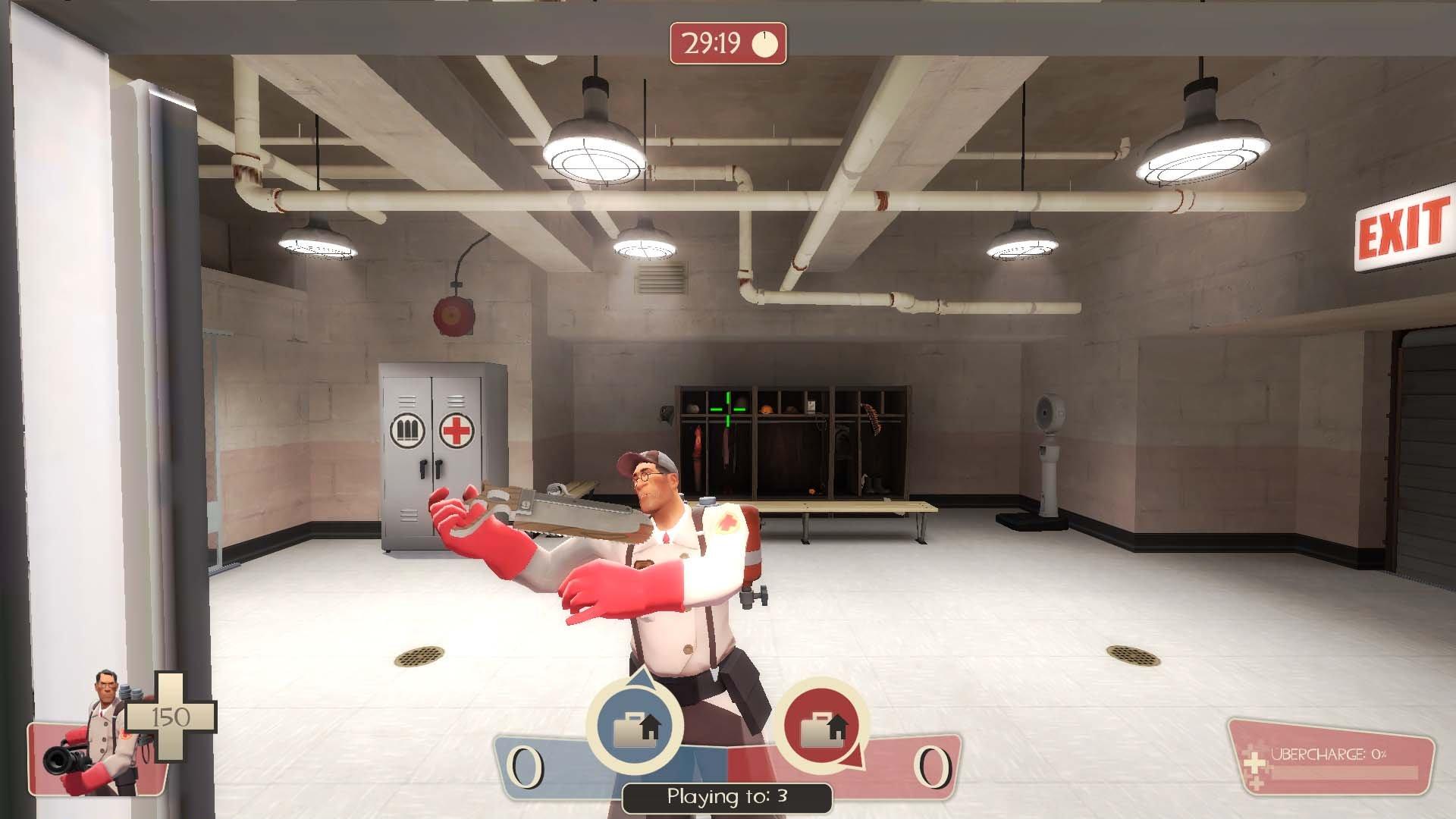Viewport: 1456px width, 819px height.
Task: Click the red team intelligence briefcase indicator
Action: [823, 726]
